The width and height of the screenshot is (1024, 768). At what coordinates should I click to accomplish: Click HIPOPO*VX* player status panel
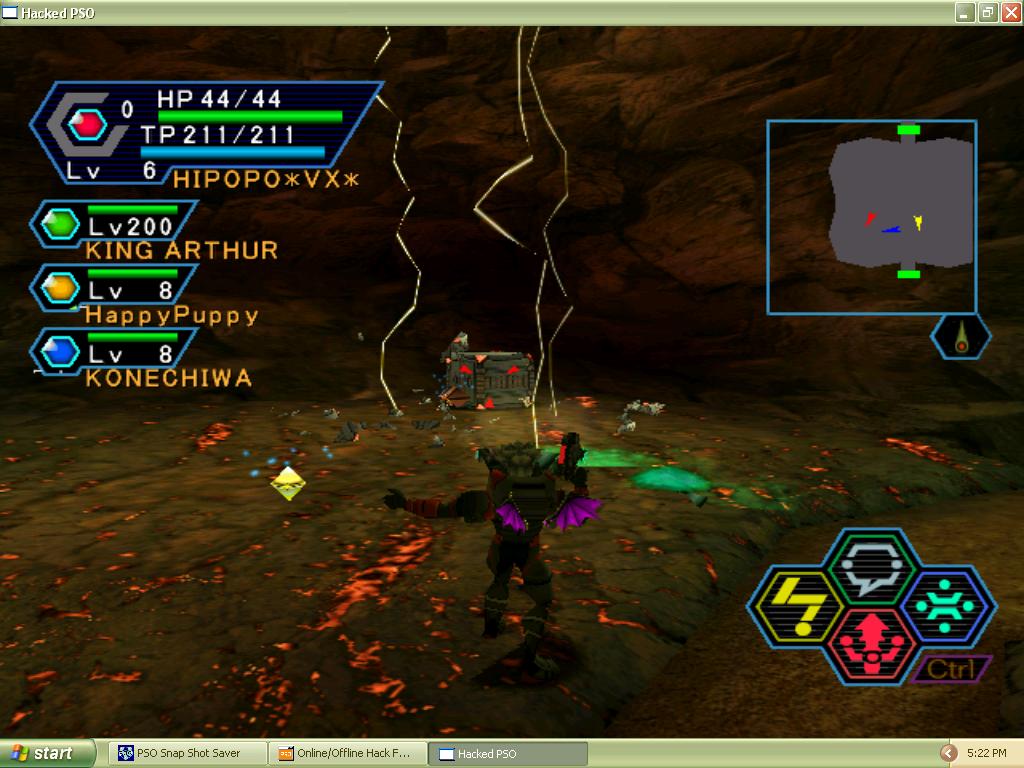[x=205, y=135]
